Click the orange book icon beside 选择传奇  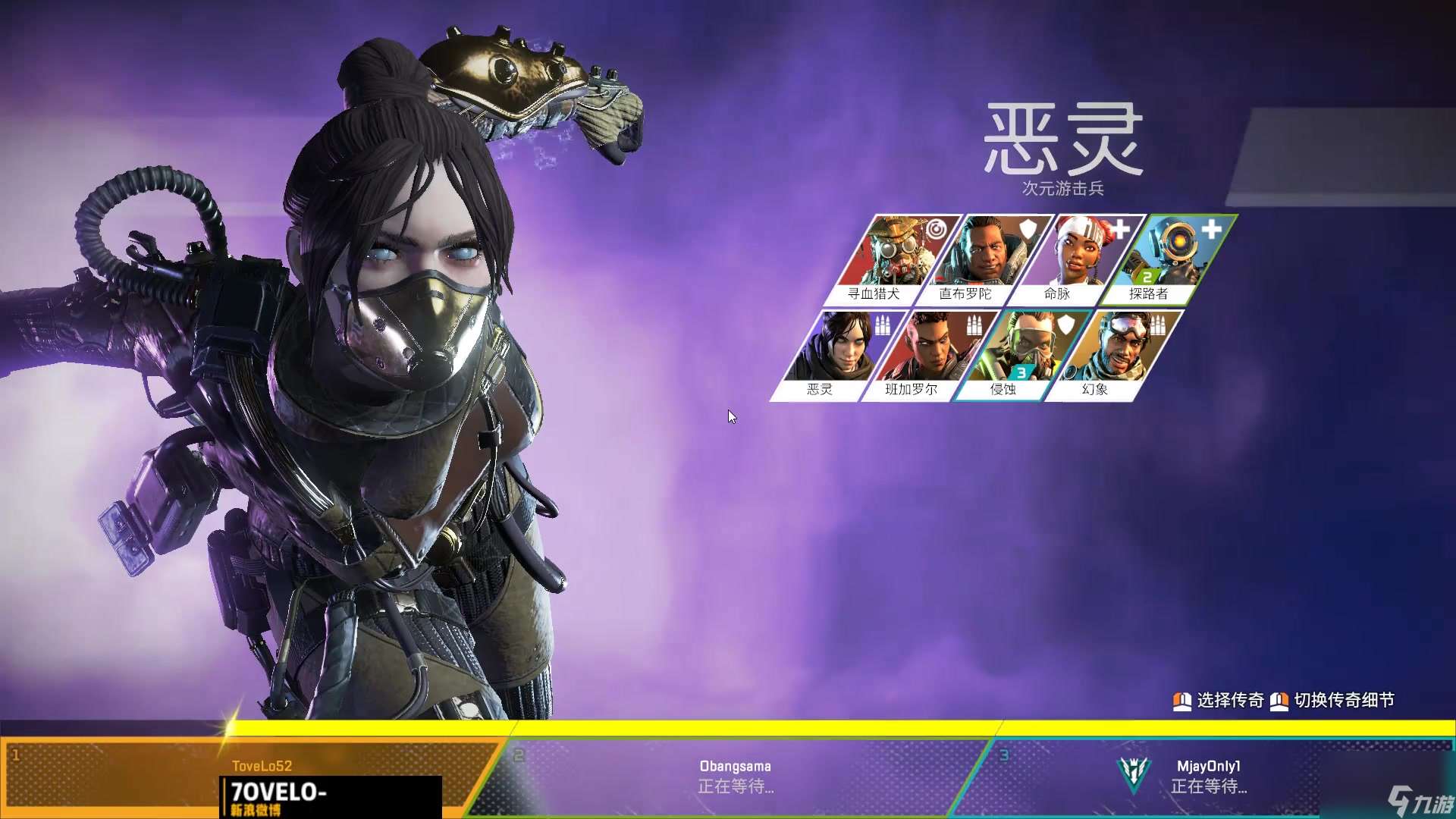pyautogui.click(x=1184, y=701)
